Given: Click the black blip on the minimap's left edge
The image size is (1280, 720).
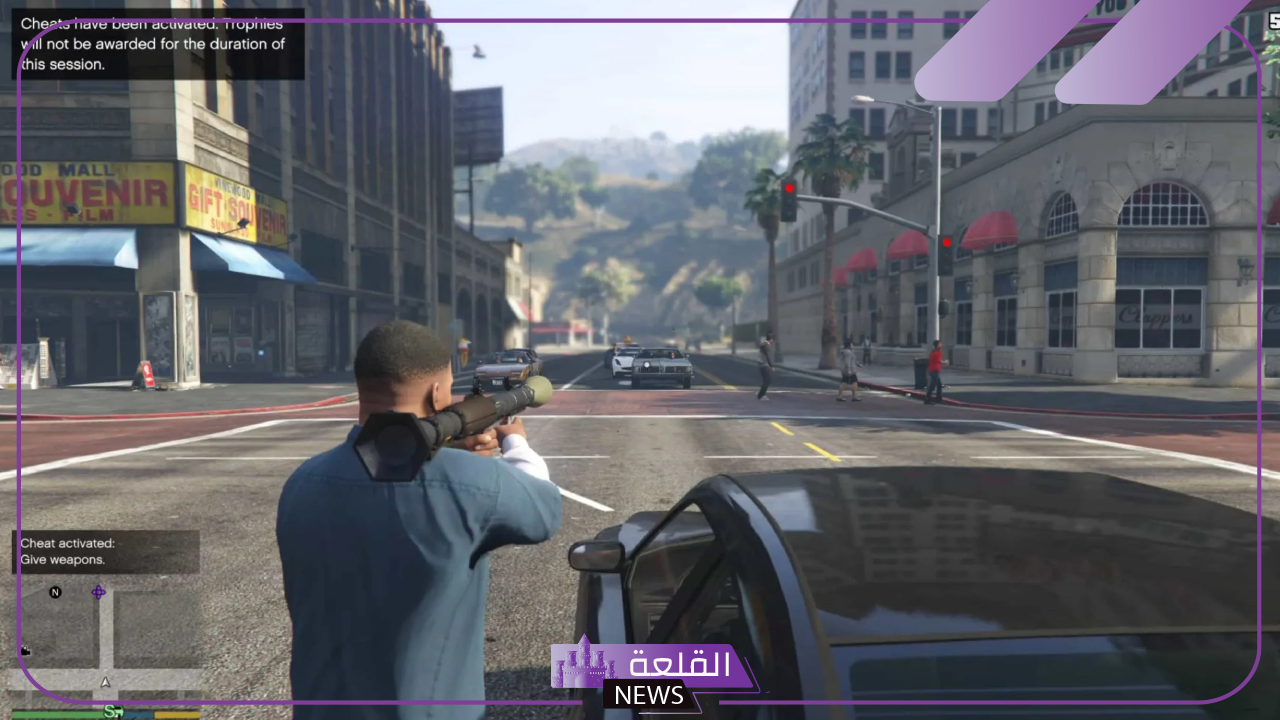Looking at the screenshot, I should (25, 651).
